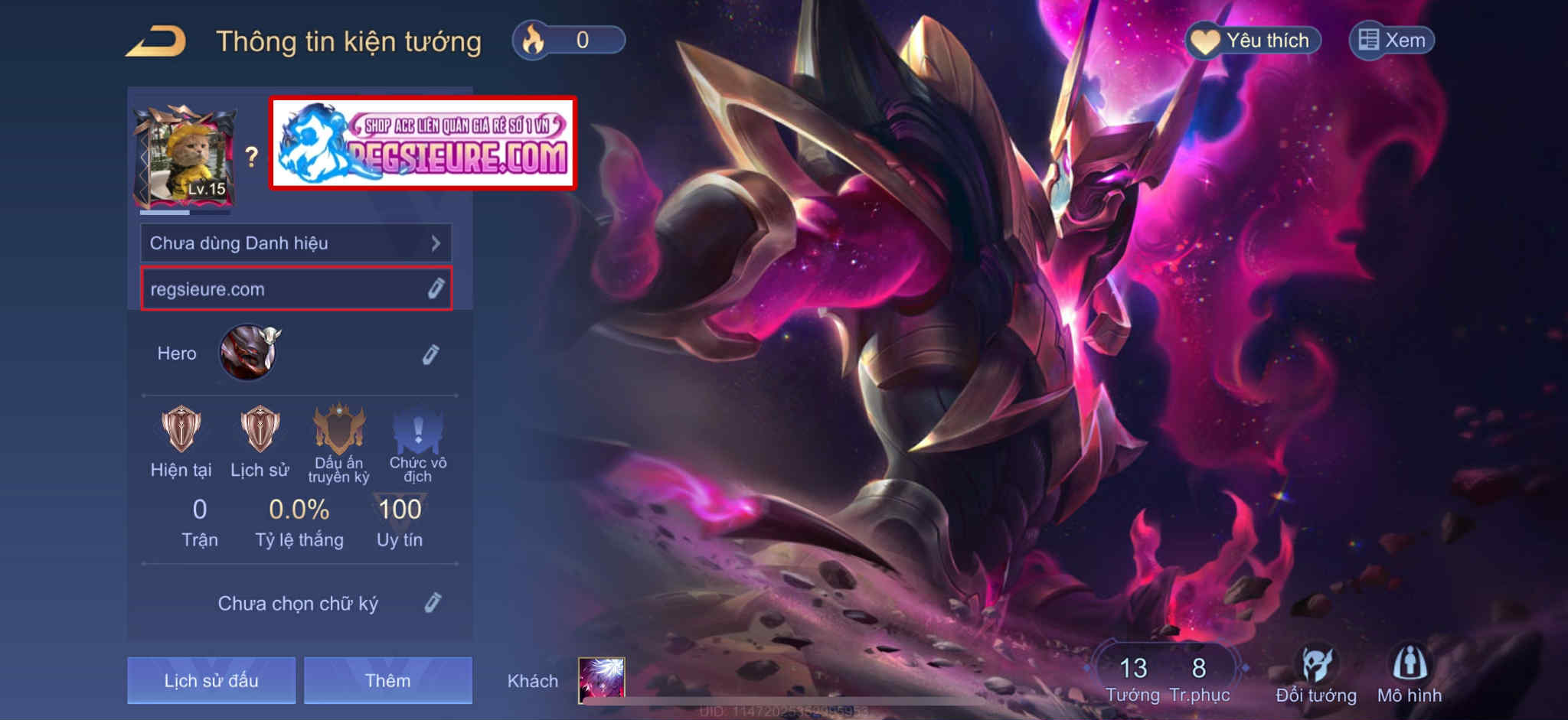Viewport: 1568px width, 720px height.
Task: Open the Đổi tướng hero swap
Action: (1316, 674)
